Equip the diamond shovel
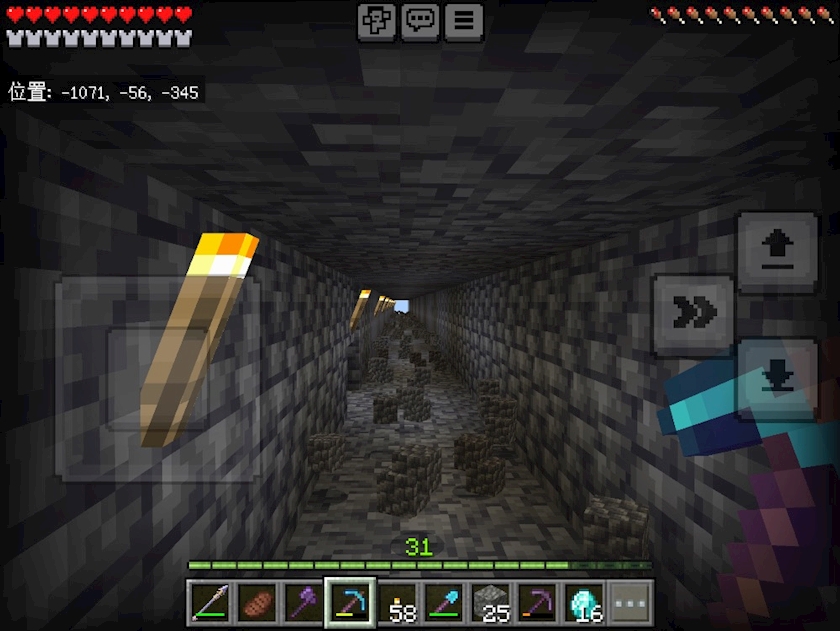 click(444, 602)
